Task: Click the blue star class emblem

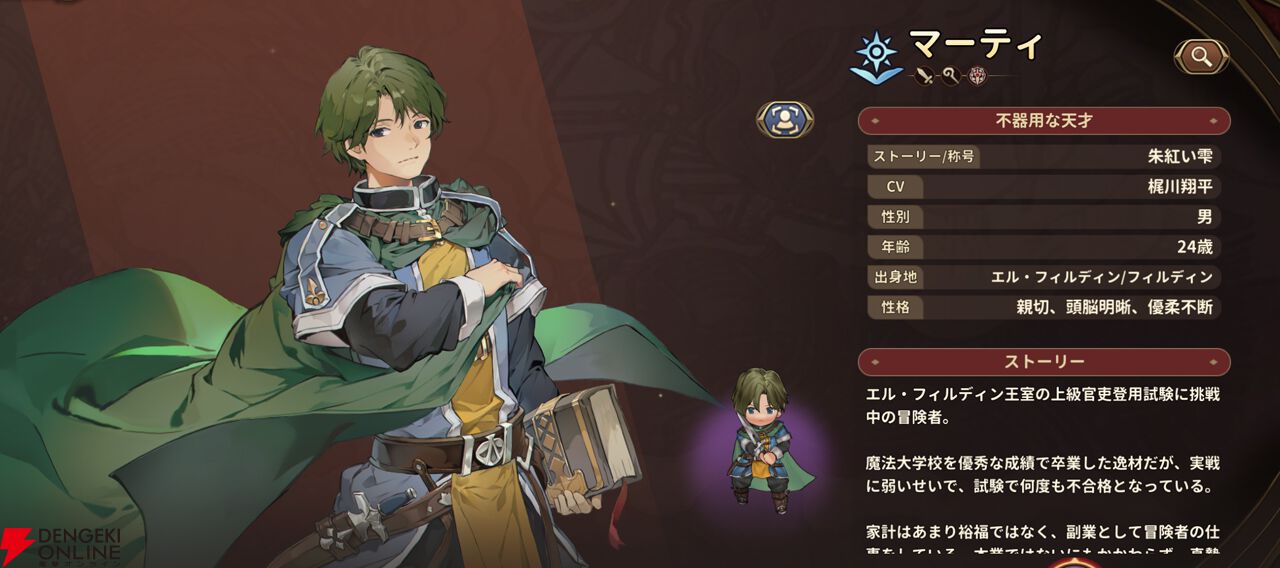Action: [x=875, y=55]
